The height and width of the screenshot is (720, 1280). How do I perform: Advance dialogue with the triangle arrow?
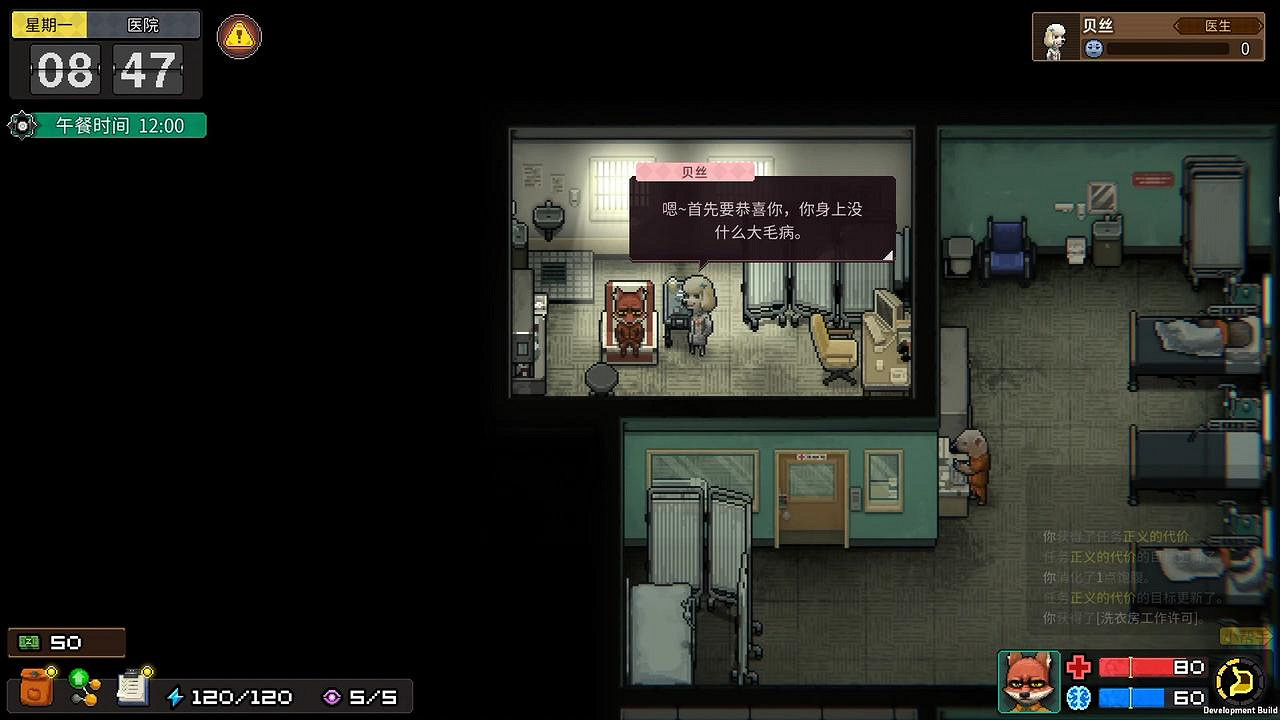[x=886, y=256]
